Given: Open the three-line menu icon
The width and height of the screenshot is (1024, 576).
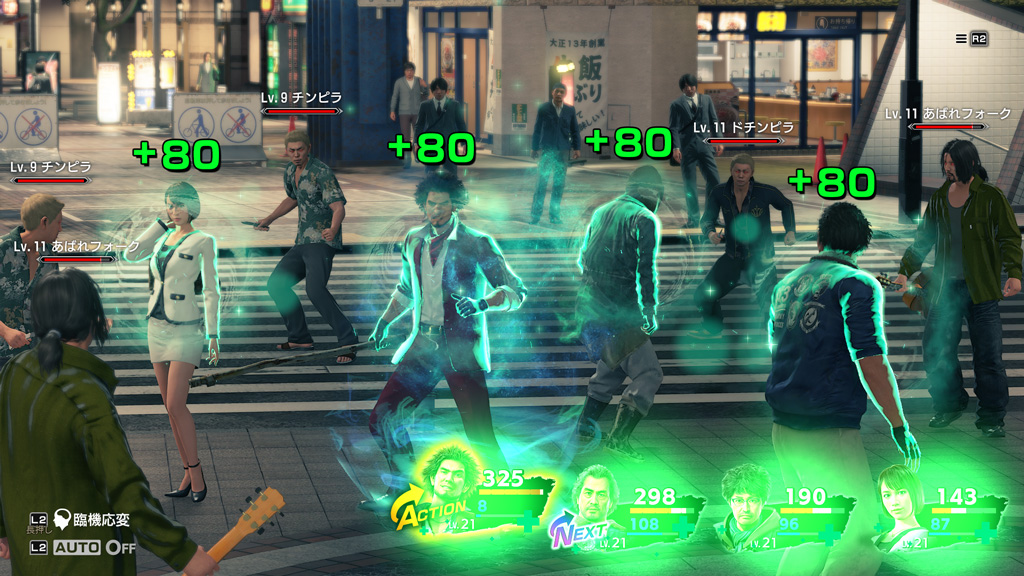Looking at the screenshot, I should click(x=962, y=39).
